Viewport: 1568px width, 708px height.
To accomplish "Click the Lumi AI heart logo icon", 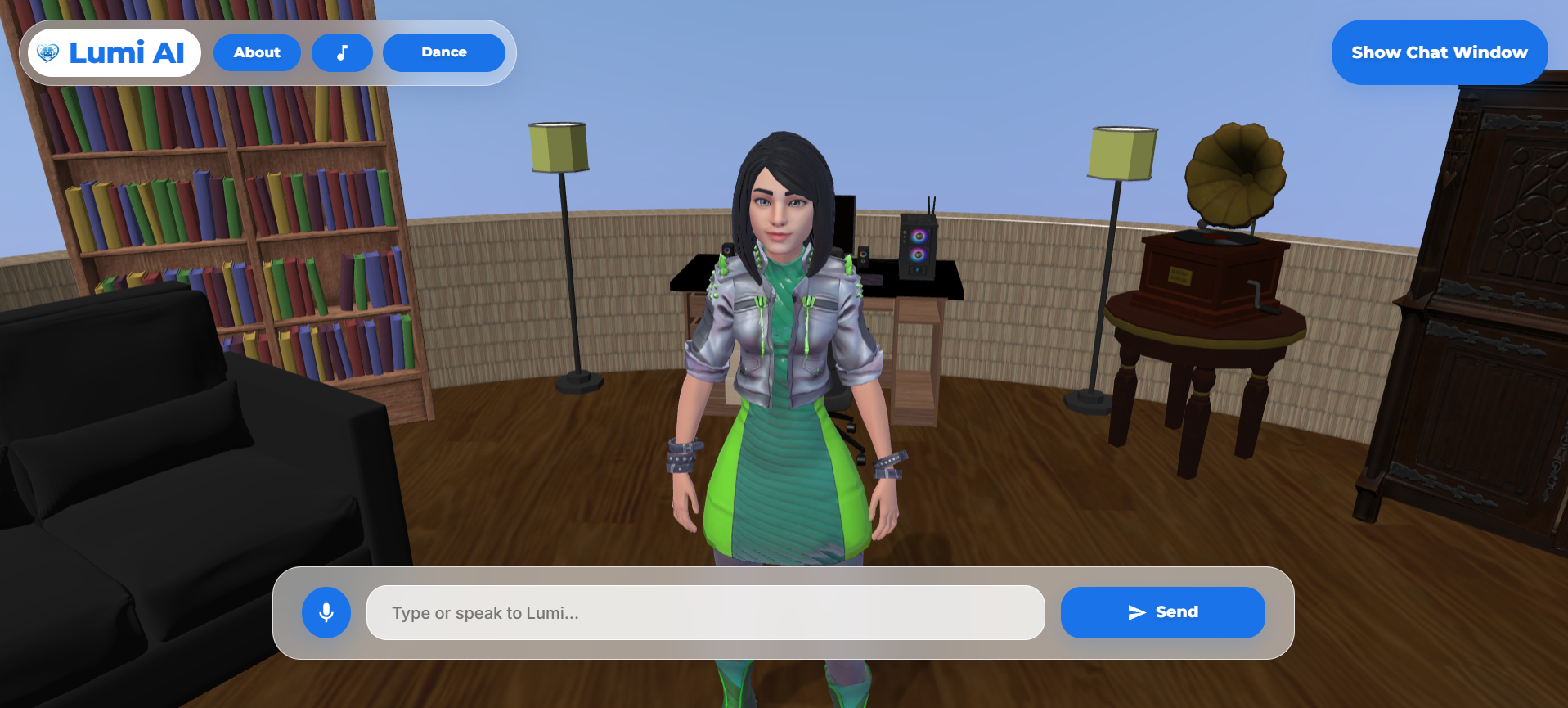I will click(x=48, y=52).
